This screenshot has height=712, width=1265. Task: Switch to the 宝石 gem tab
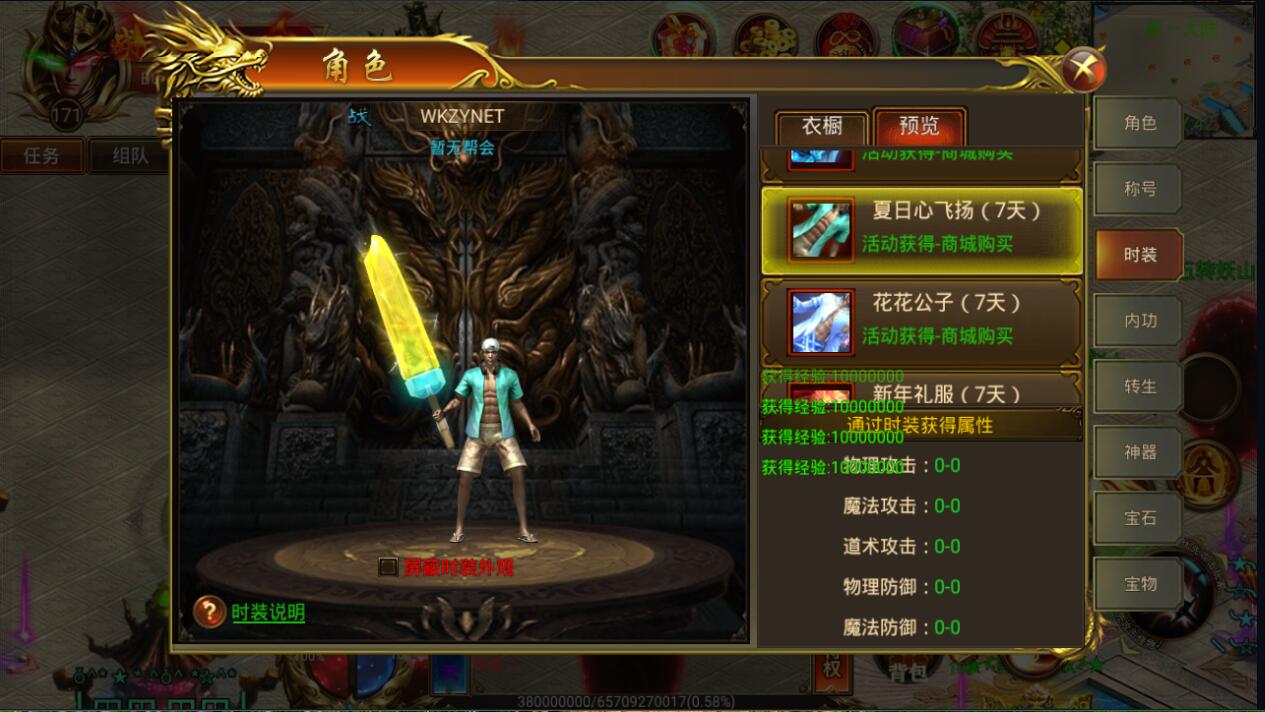[1139, 518]
